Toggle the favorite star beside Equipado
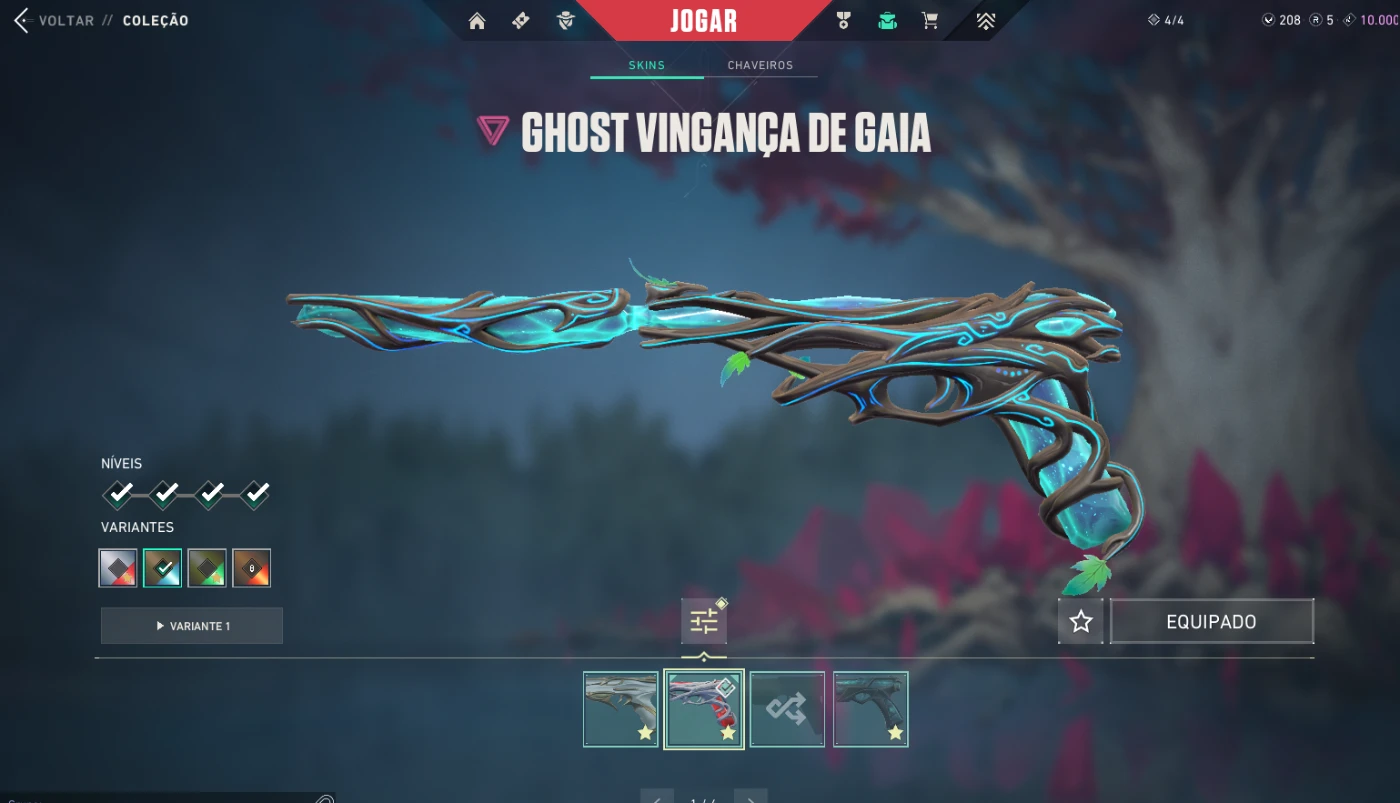The image size is (1400, 803). [1080, 622]
